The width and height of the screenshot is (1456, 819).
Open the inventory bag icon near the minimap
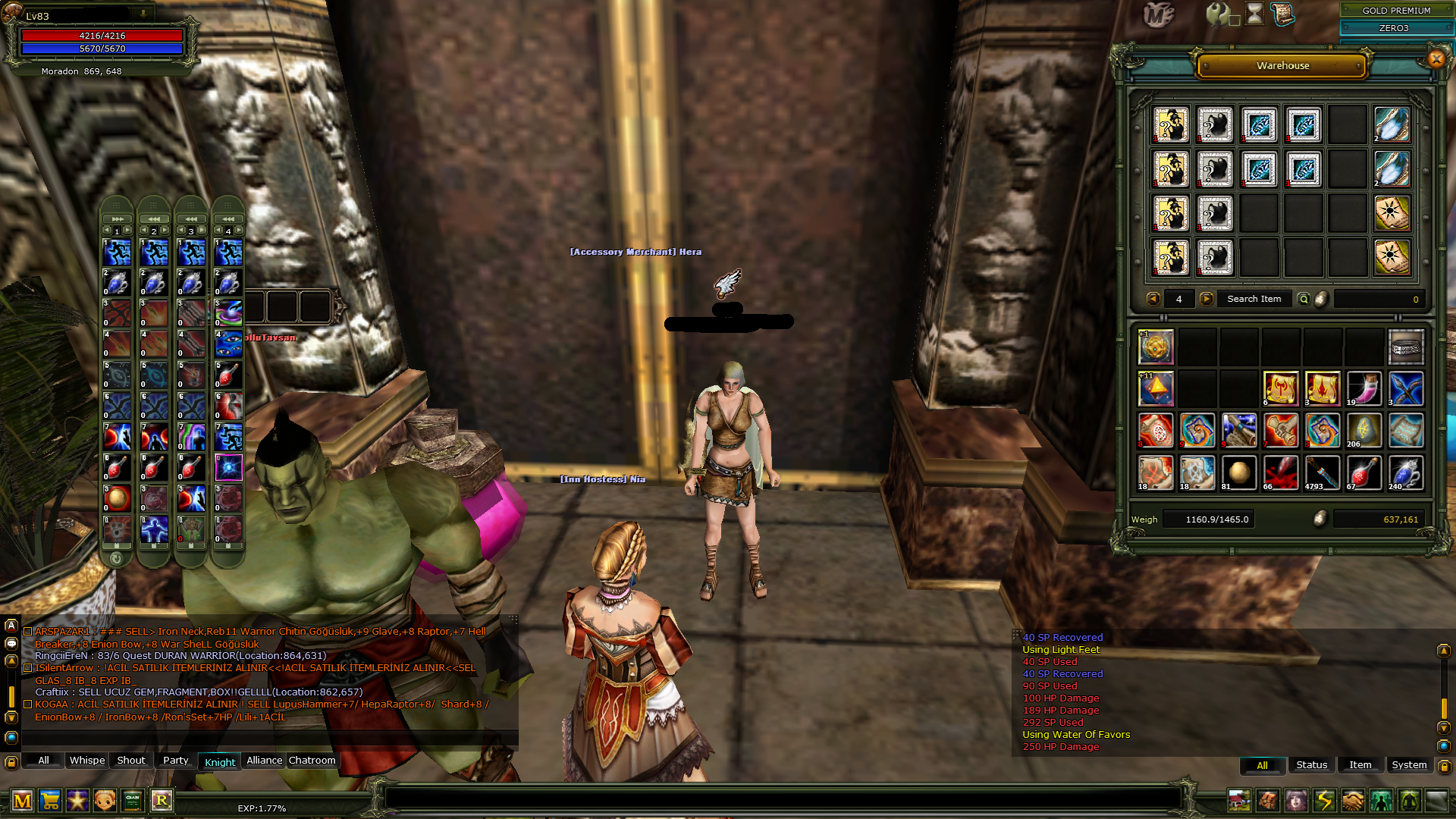(x=1268, y=800)
